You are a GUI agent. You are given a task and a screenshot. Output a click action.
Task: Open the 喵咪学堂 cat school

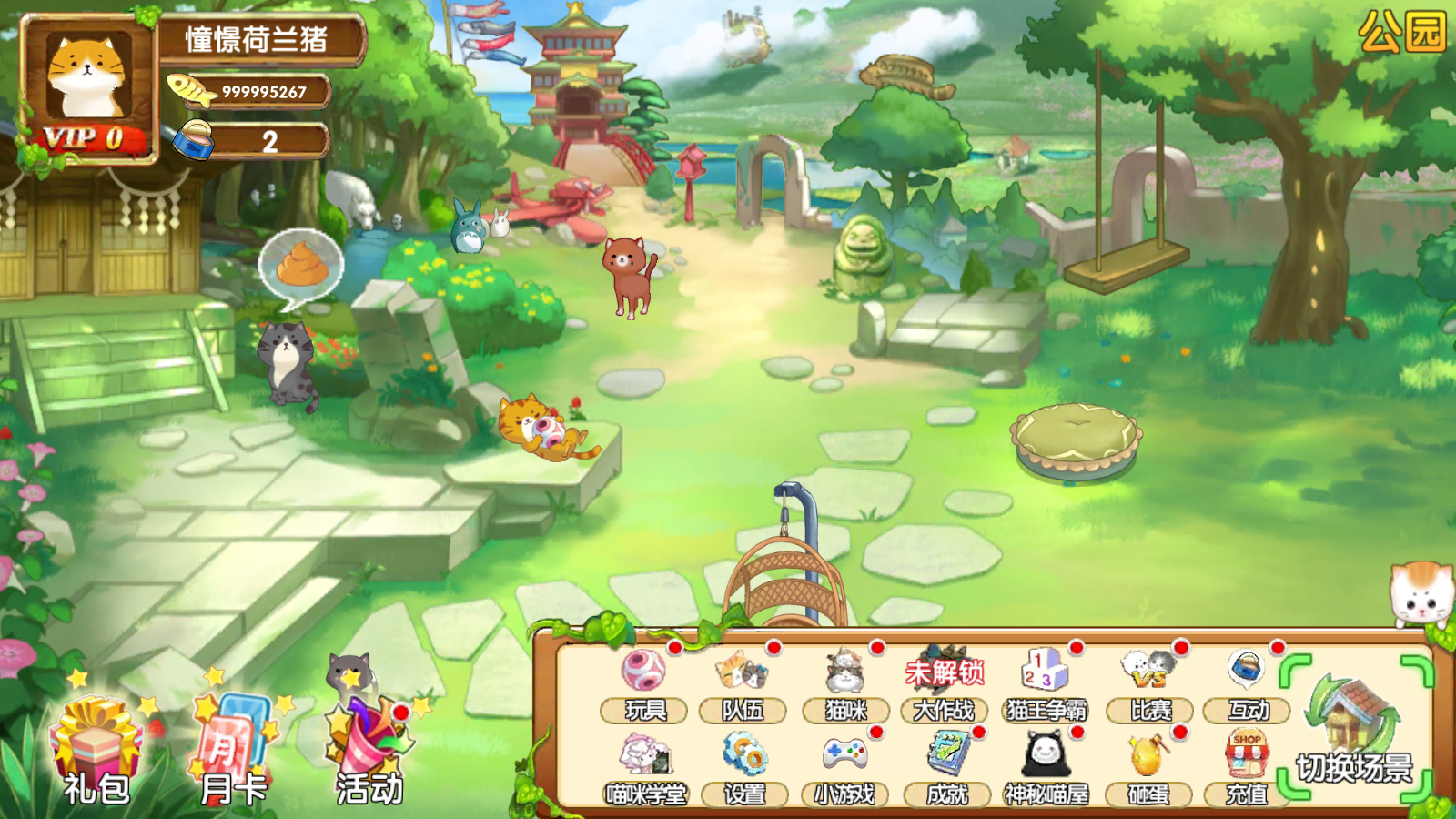tap(645, 769)
